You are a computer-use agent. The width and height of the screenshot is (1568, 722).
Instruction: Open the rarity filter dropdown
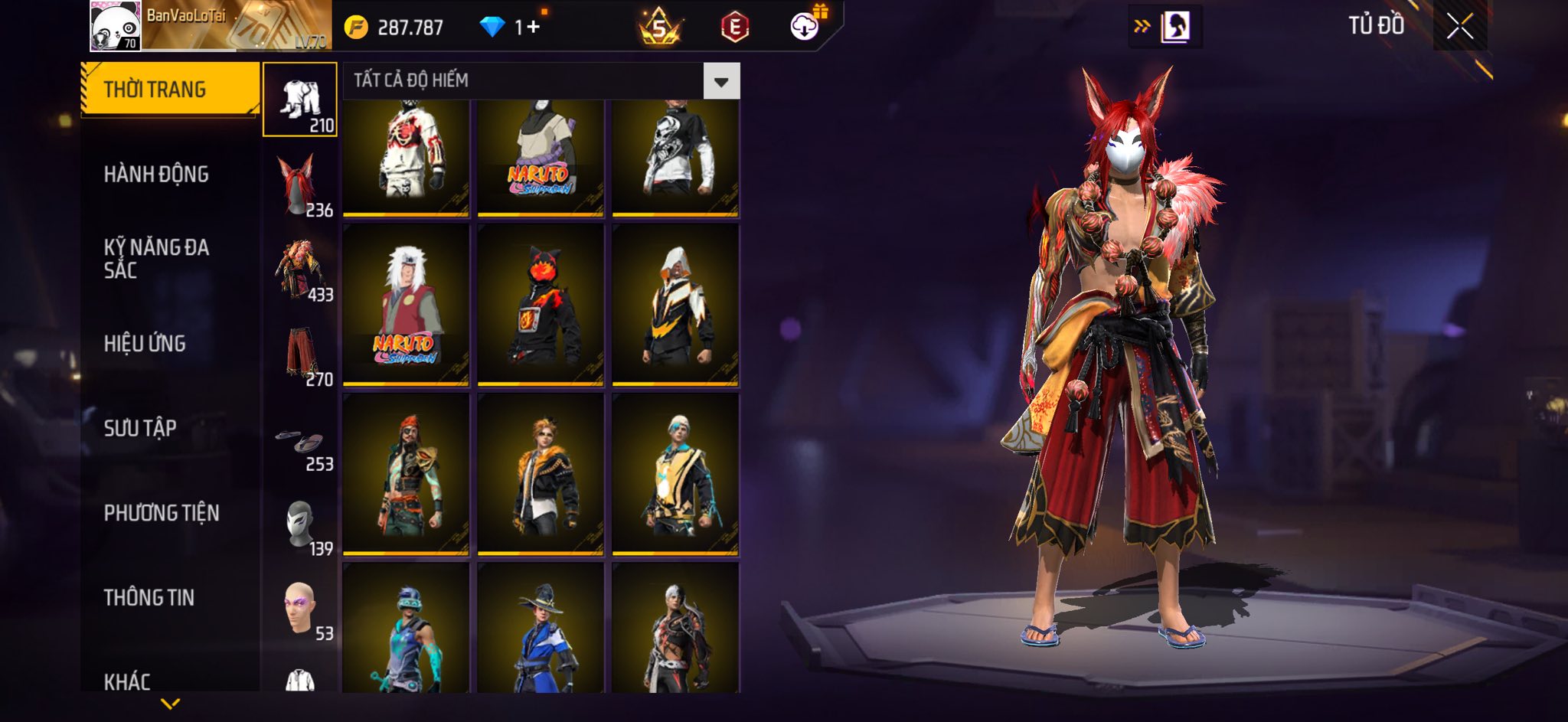click(x=720, y=81)
